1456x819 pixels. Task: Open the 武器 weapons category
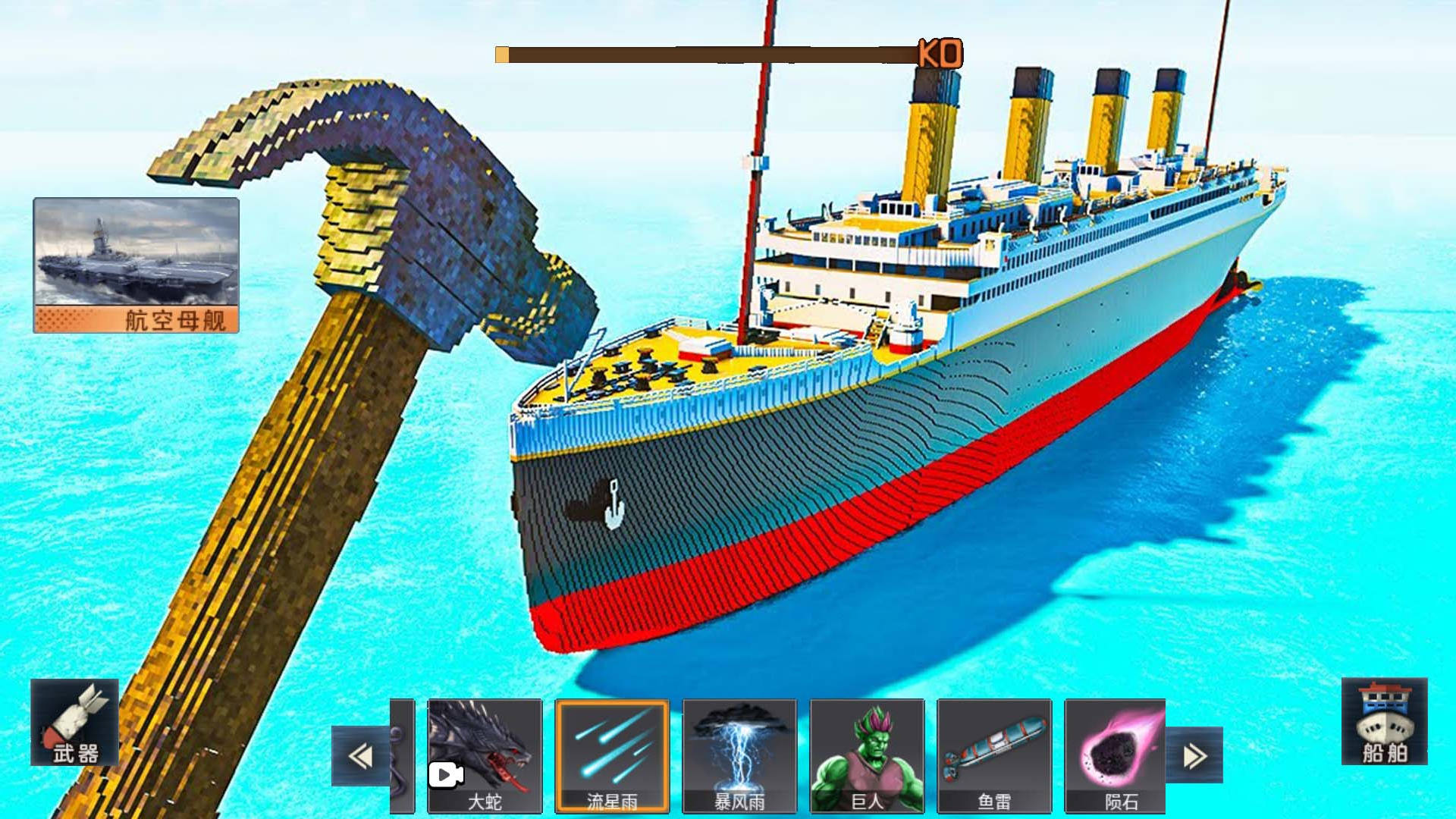74,722
